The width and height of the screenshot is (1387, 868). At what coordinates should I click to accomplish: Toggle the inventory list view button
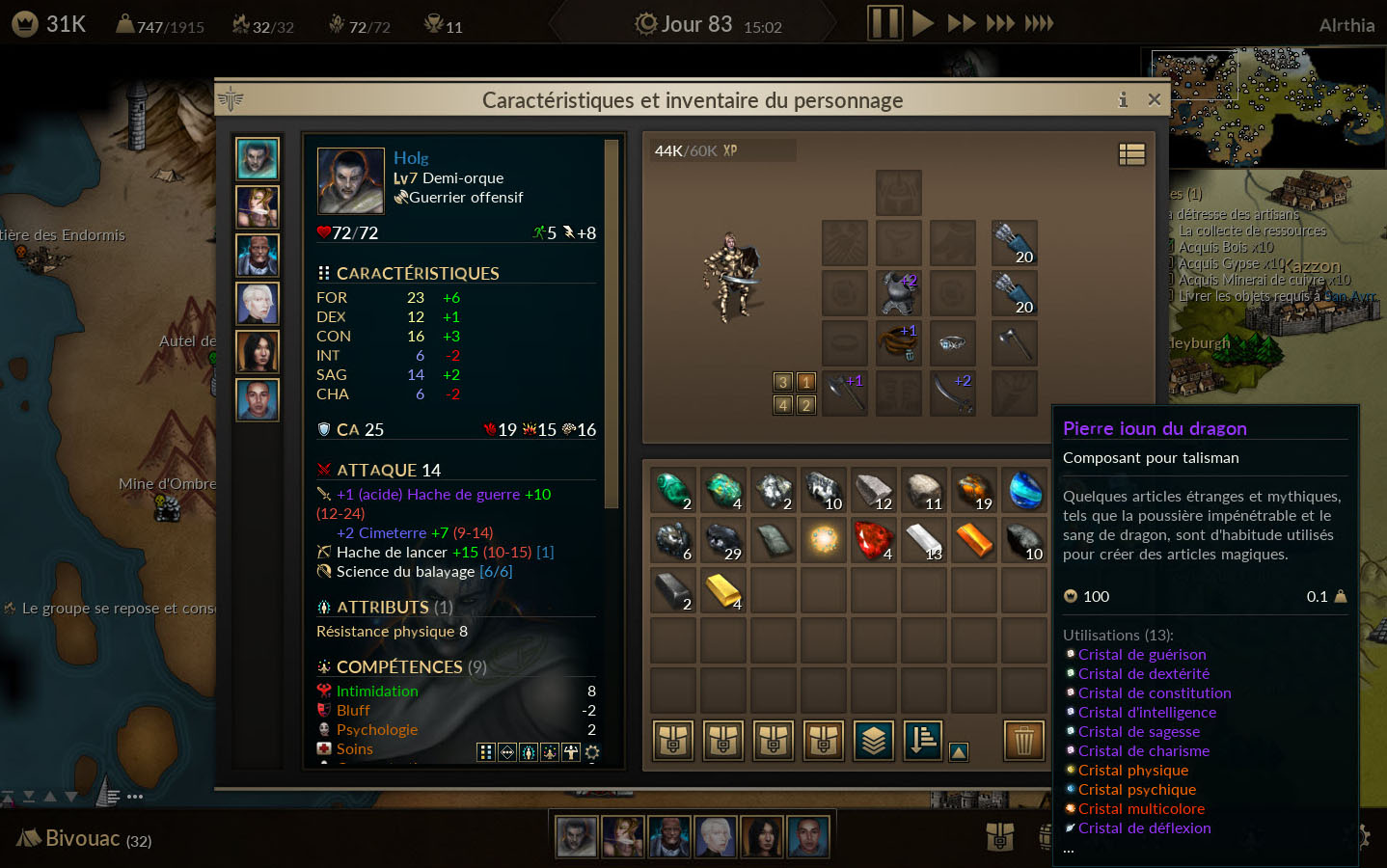1131,154
